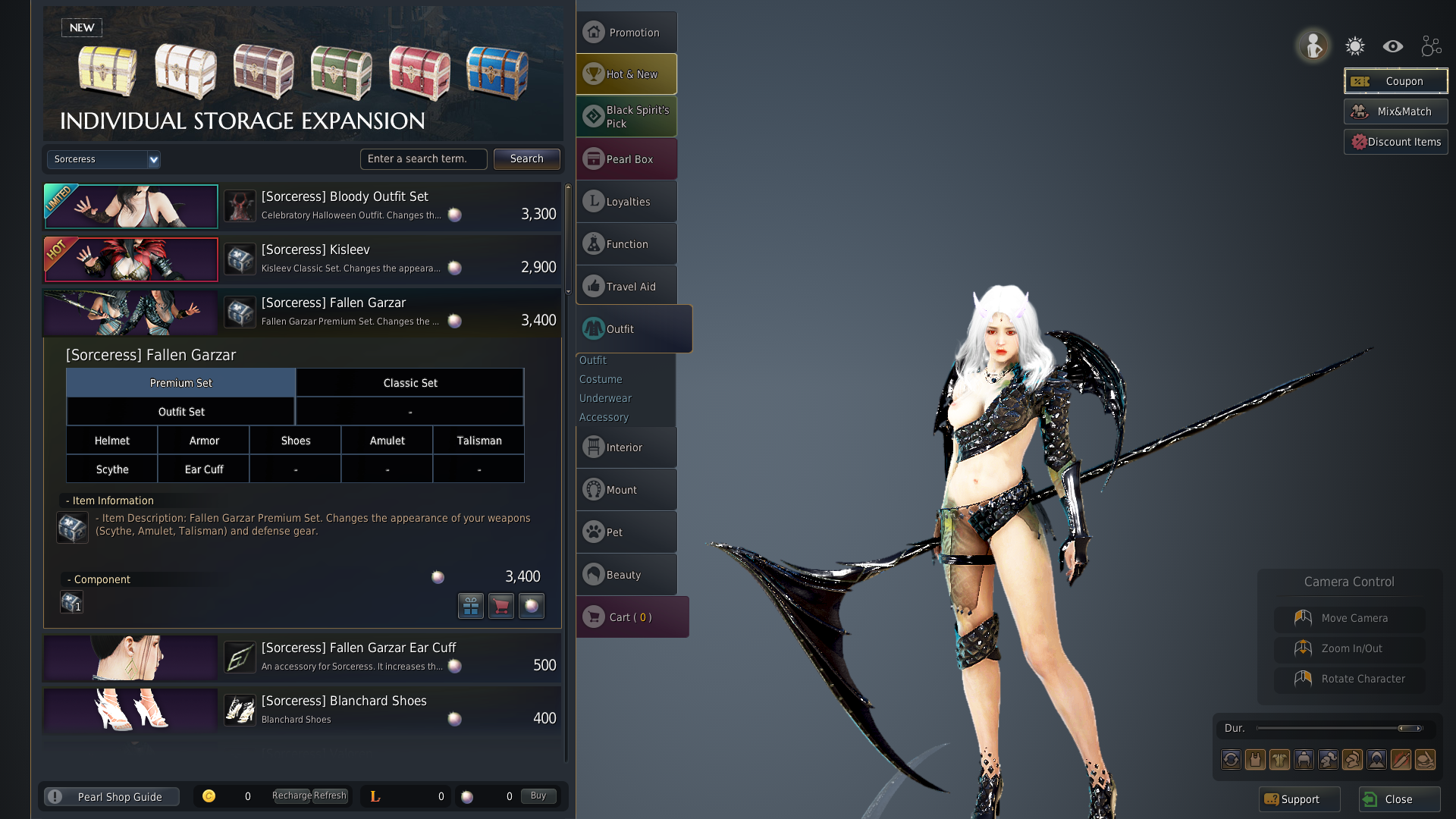The width and height of the screenshot is (1456, 819).
Task: Open the Coupon window
Action: click(x=1395, y=81)
